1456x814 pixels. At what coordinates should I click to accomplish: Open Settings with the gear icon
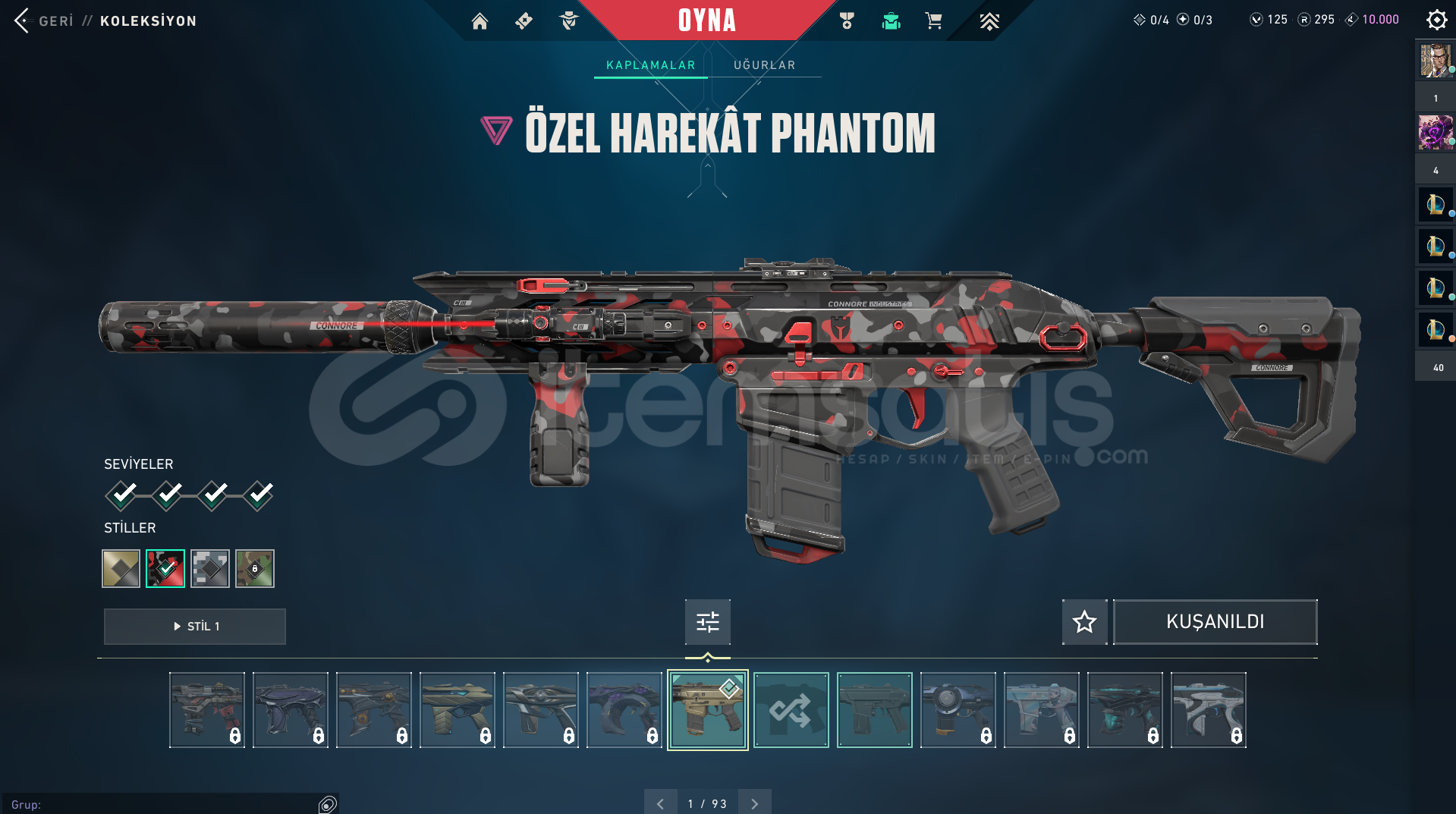(x=1436, y=20)
